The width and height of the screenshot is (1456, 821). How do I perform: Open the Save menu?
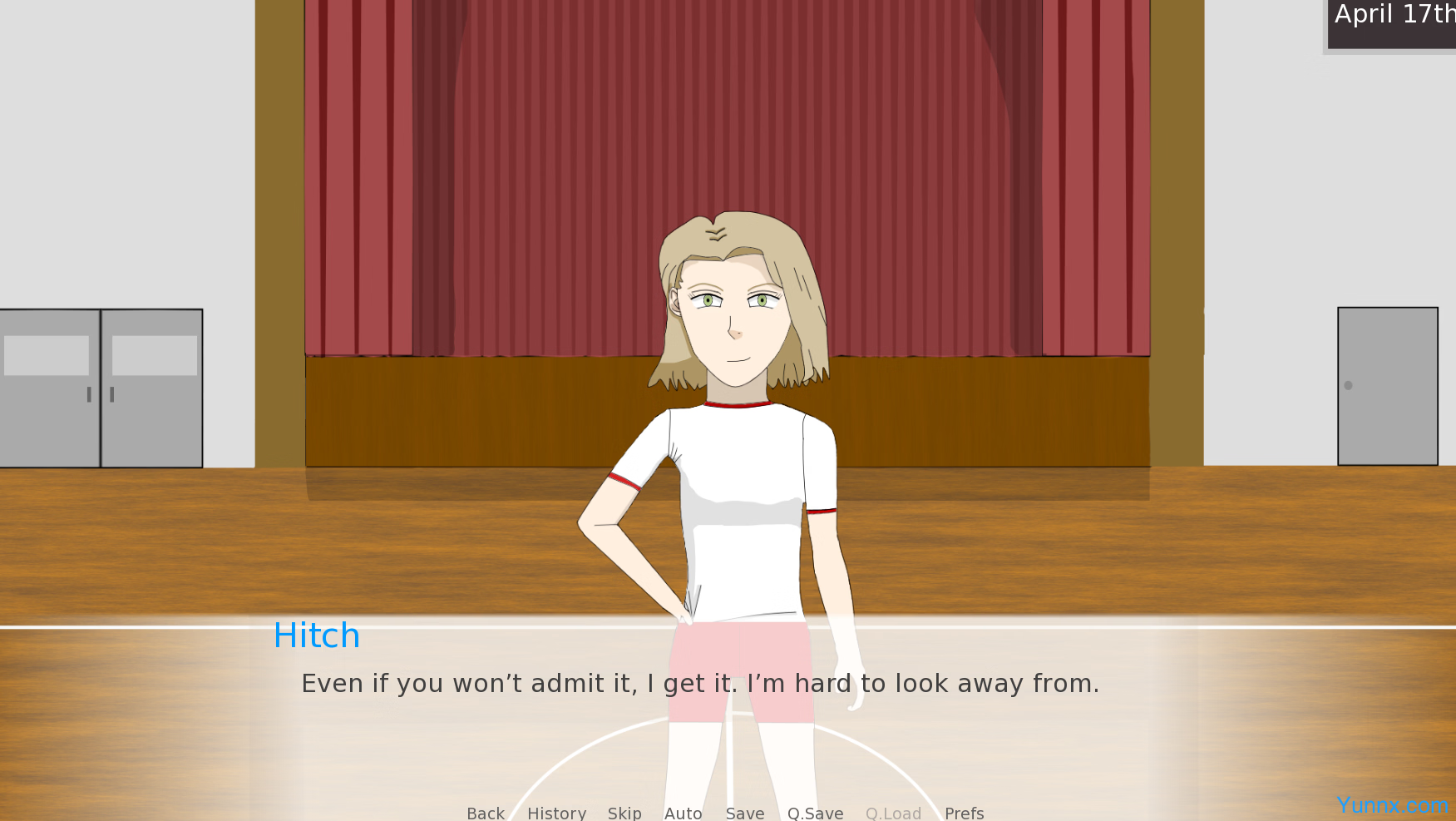click(744, 813)
